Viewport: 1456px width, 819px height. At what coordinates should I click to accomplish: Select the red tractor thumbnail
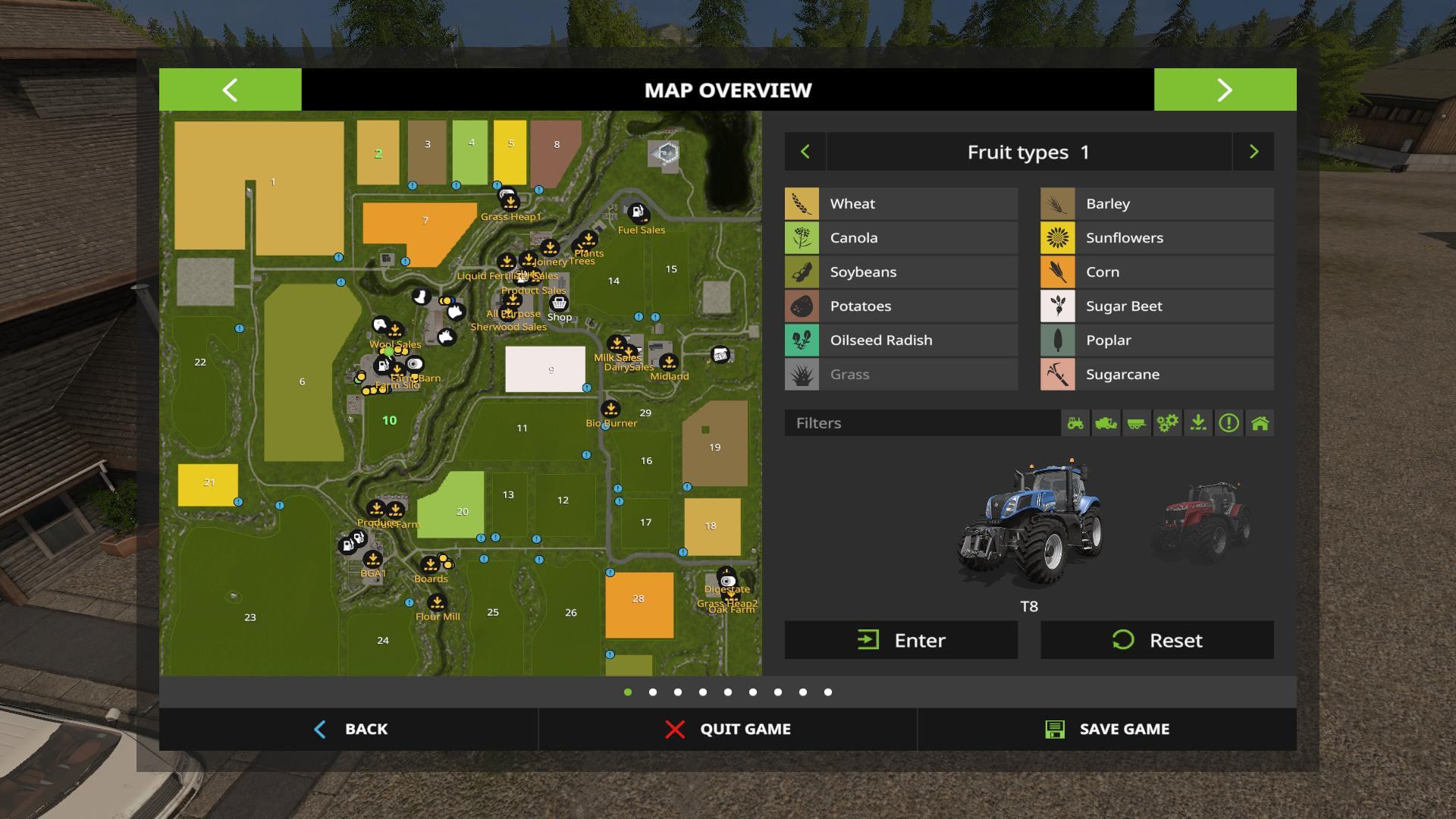click(1201, 521)
